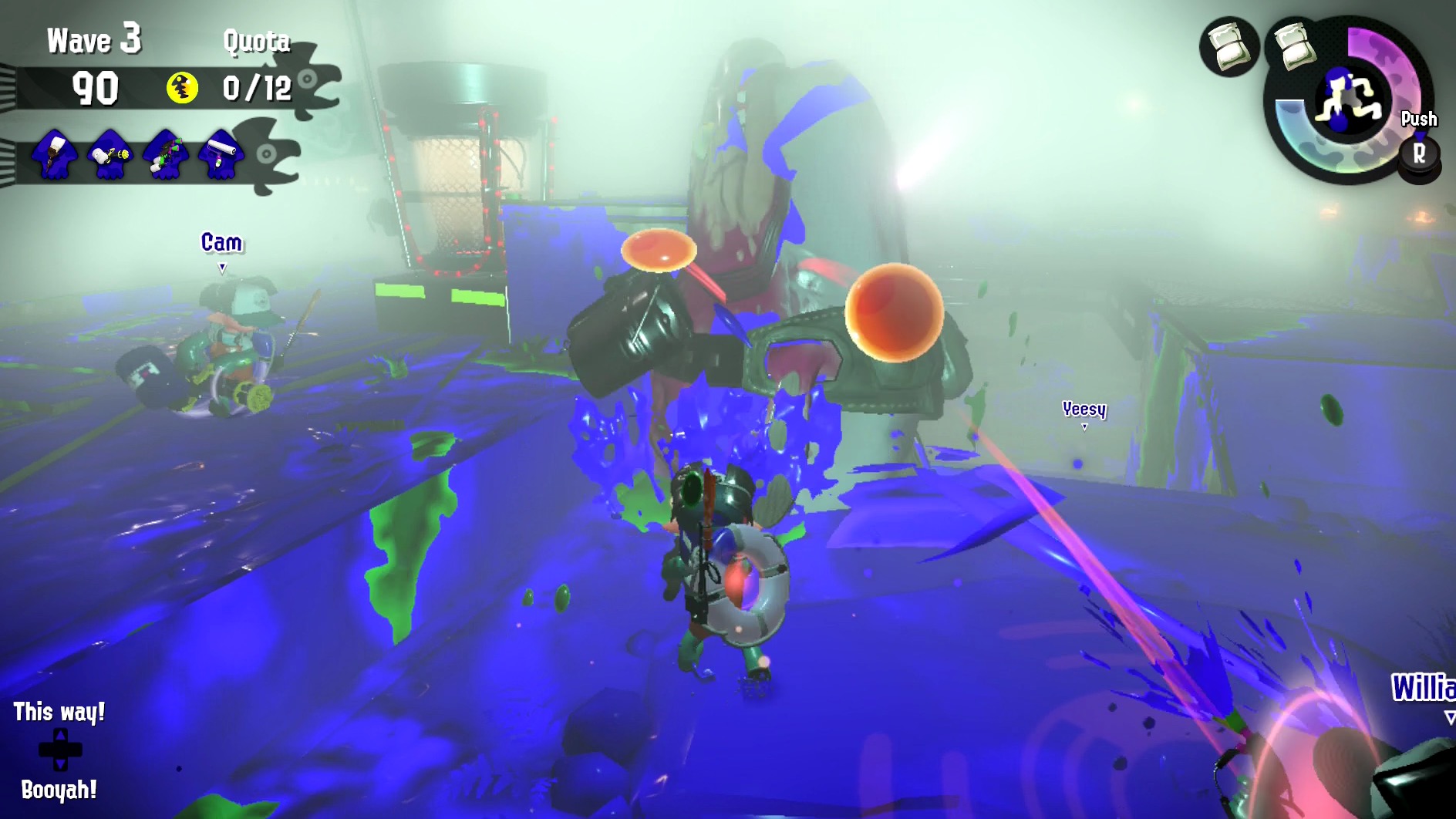
Task: Click the D-pad icon above Booyah!
Action: (60, 749)
